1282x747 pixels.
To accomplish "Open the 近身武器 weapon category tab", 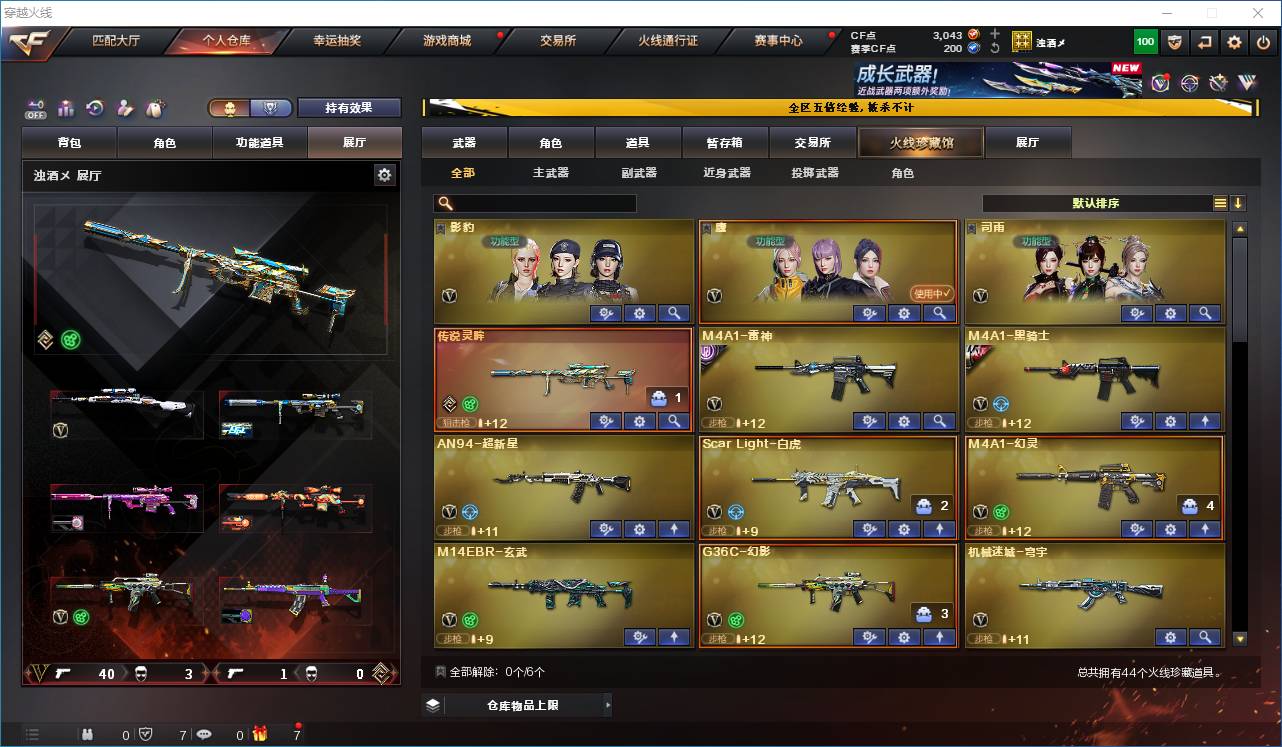I will (x=725, y=172).
